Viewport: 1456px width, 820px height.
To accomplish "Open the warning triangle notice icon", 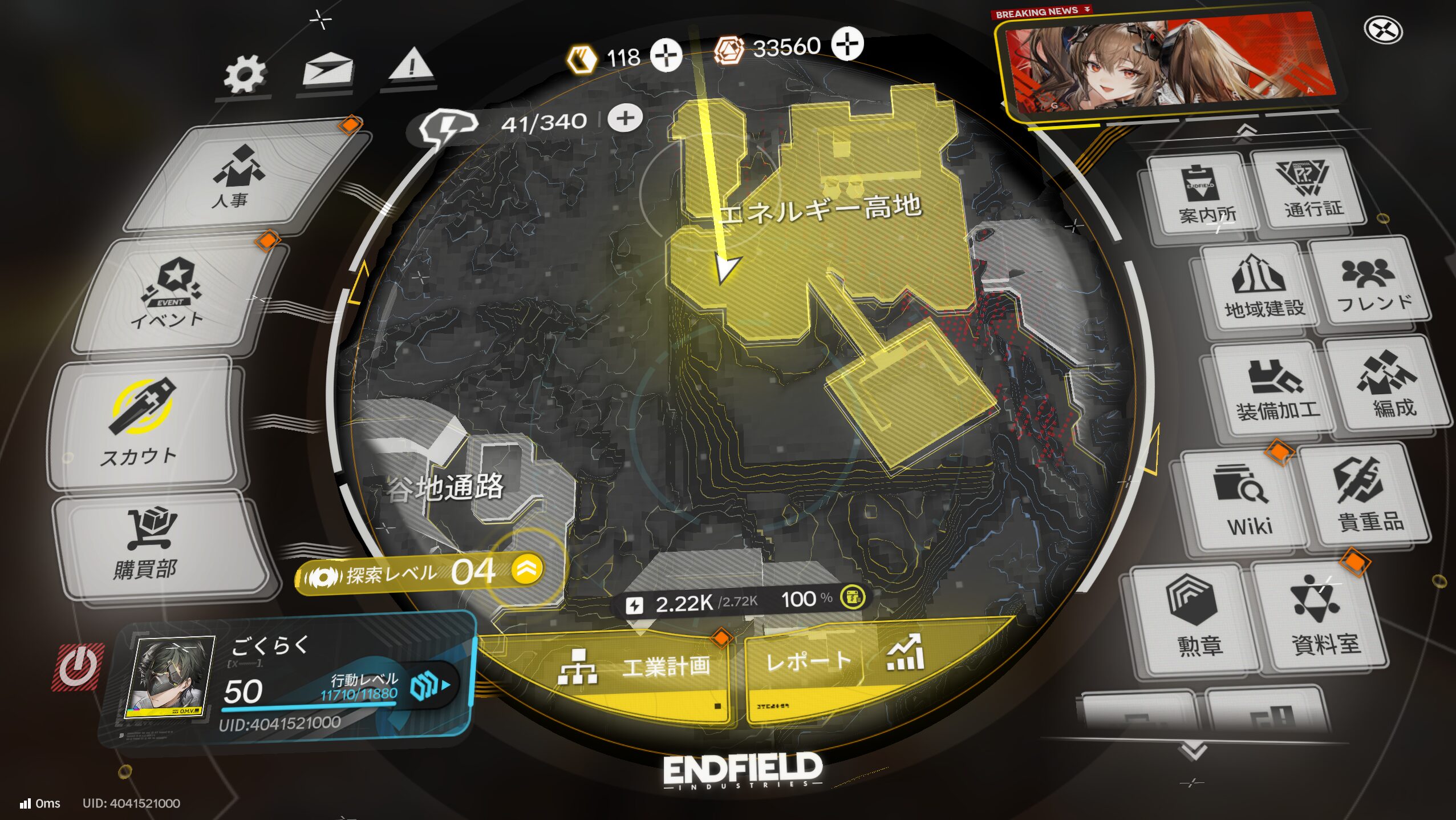I will point(411,66).
